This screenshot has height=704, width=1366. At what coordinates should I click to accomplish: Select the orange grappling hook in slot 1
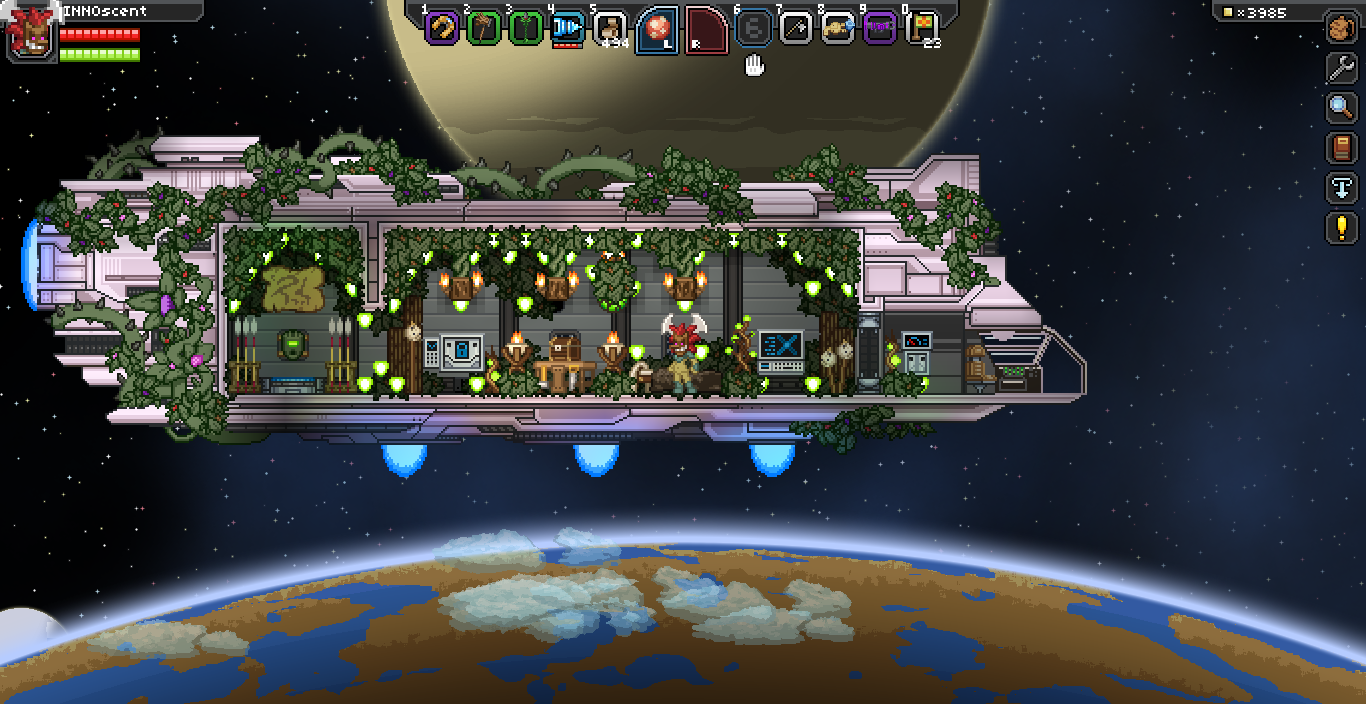[x=441, y=28]
